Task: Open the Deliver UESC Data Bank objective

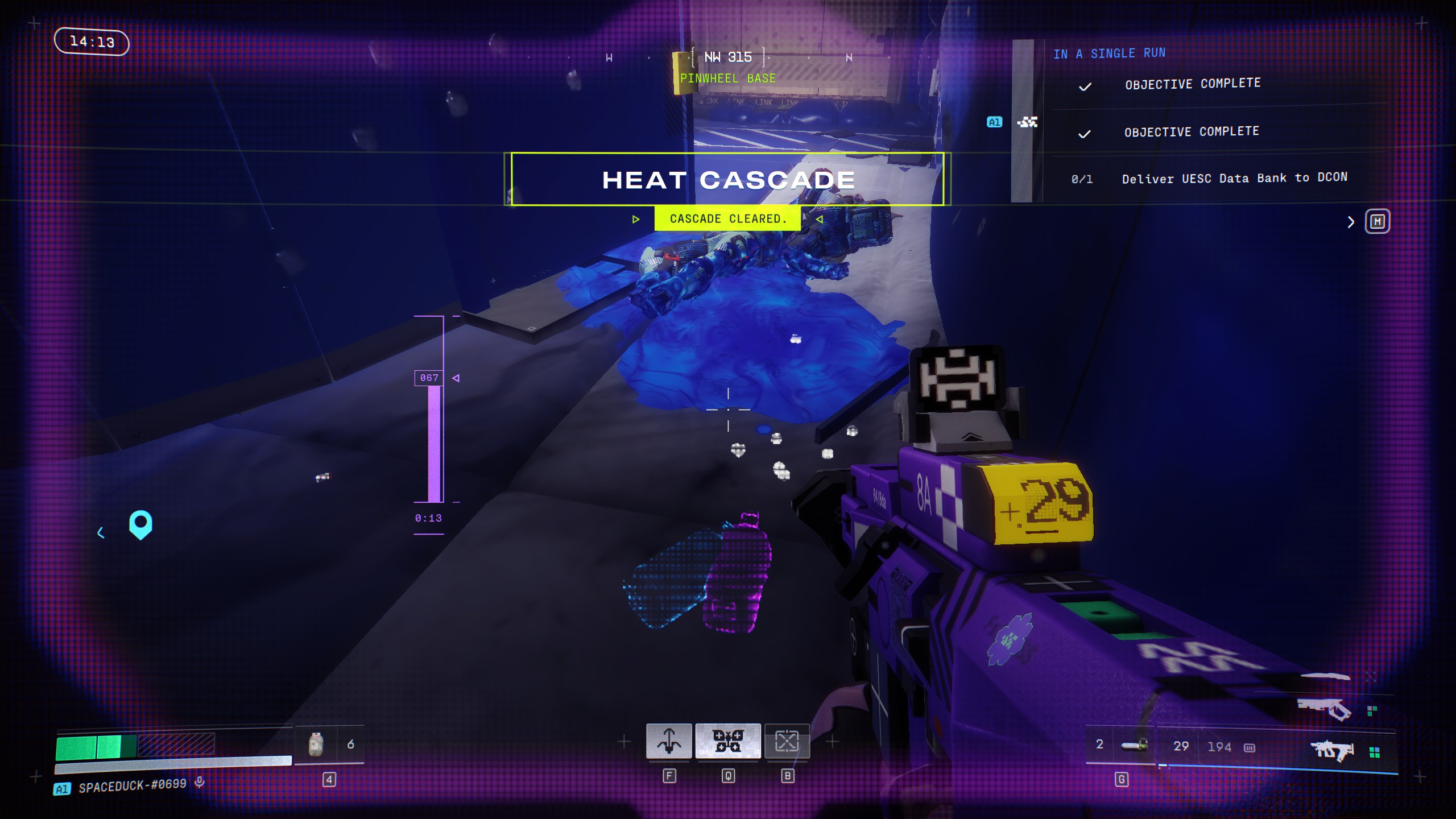Action: 1234,178
